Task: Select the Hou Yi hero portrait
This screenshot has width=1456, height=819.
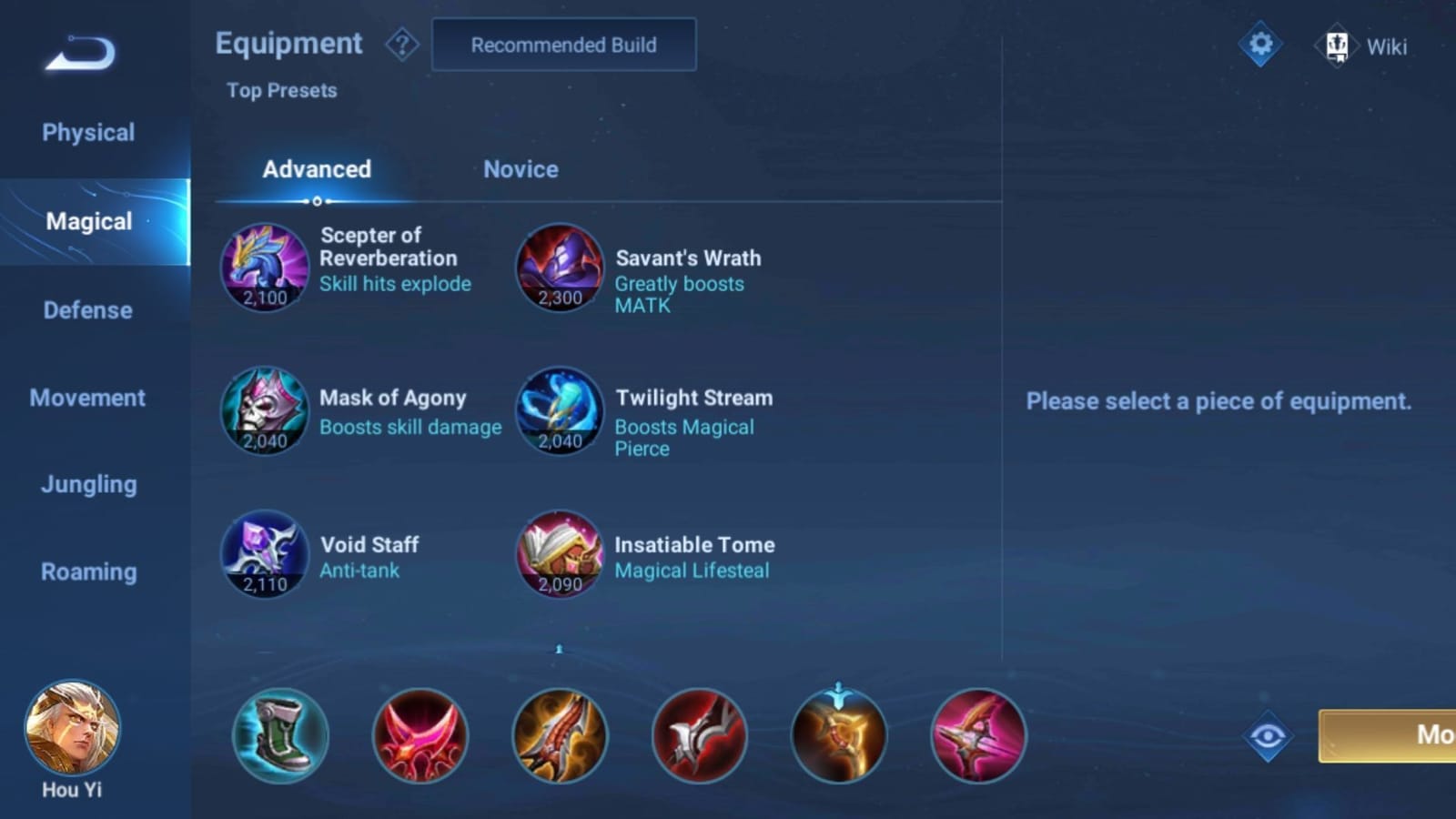Action: pyautogui.click(x=71, y=728)
